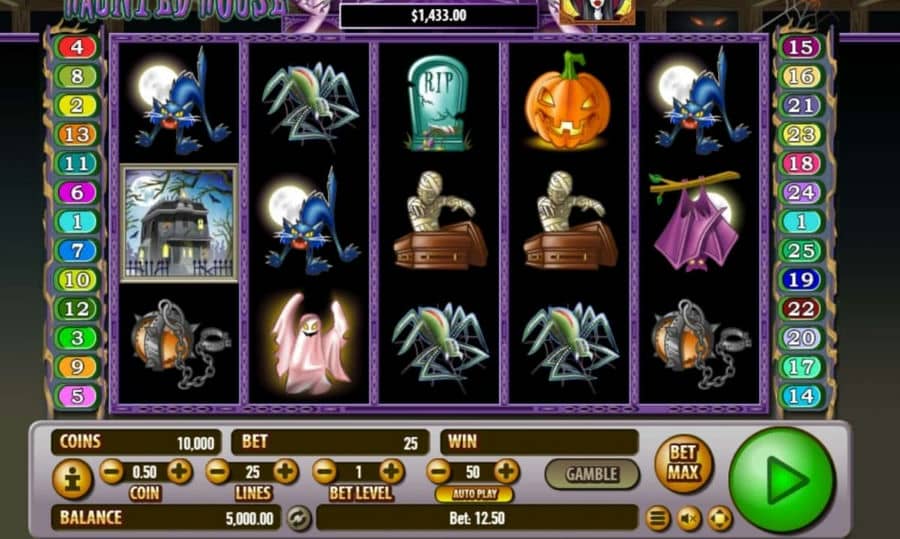Open the Gamble feature
Viewport: 900px width, 539px height.
point(591,474)
